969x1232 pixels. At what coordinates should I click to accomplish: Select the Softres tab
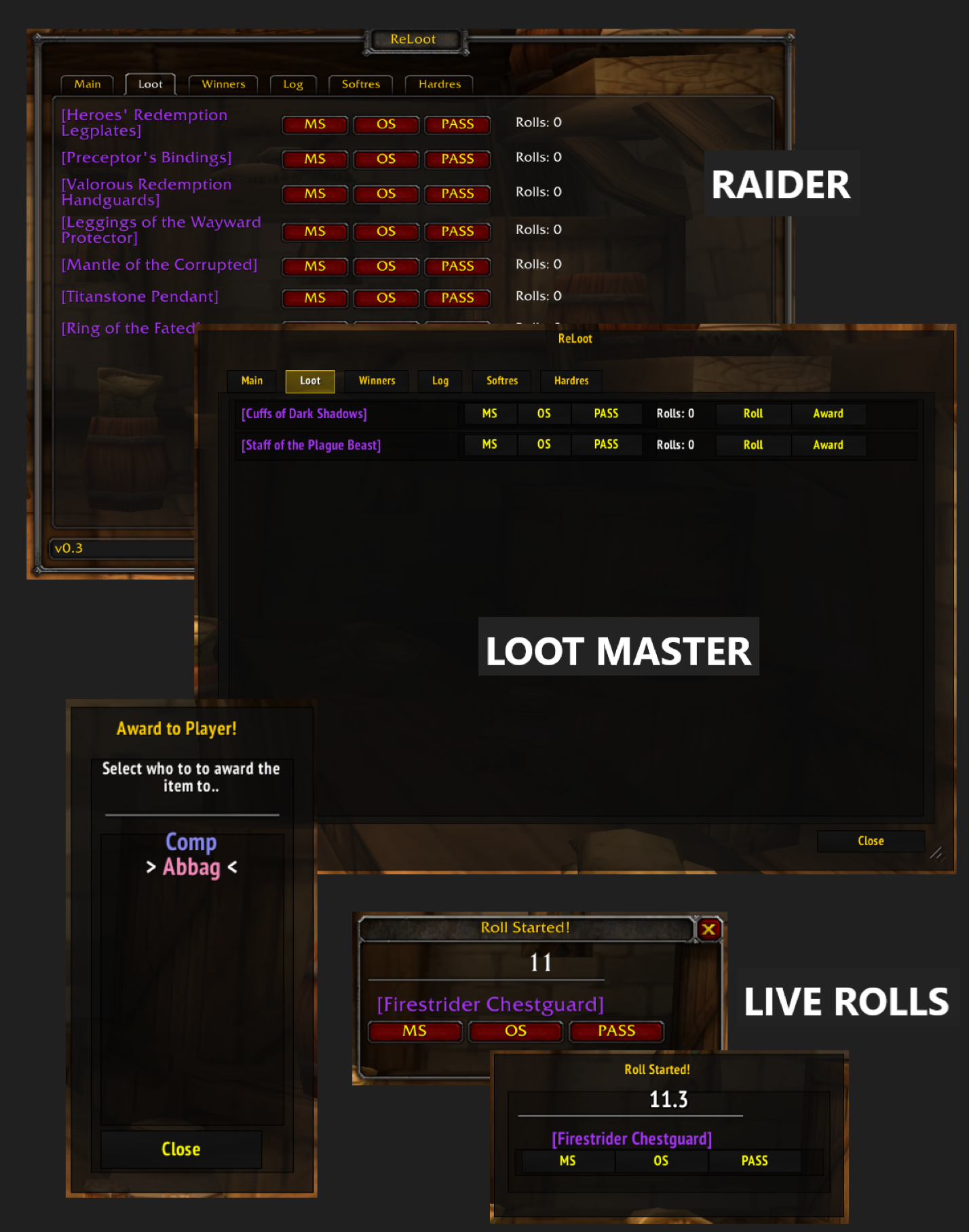pyautogui.click(x=360, y=84)
